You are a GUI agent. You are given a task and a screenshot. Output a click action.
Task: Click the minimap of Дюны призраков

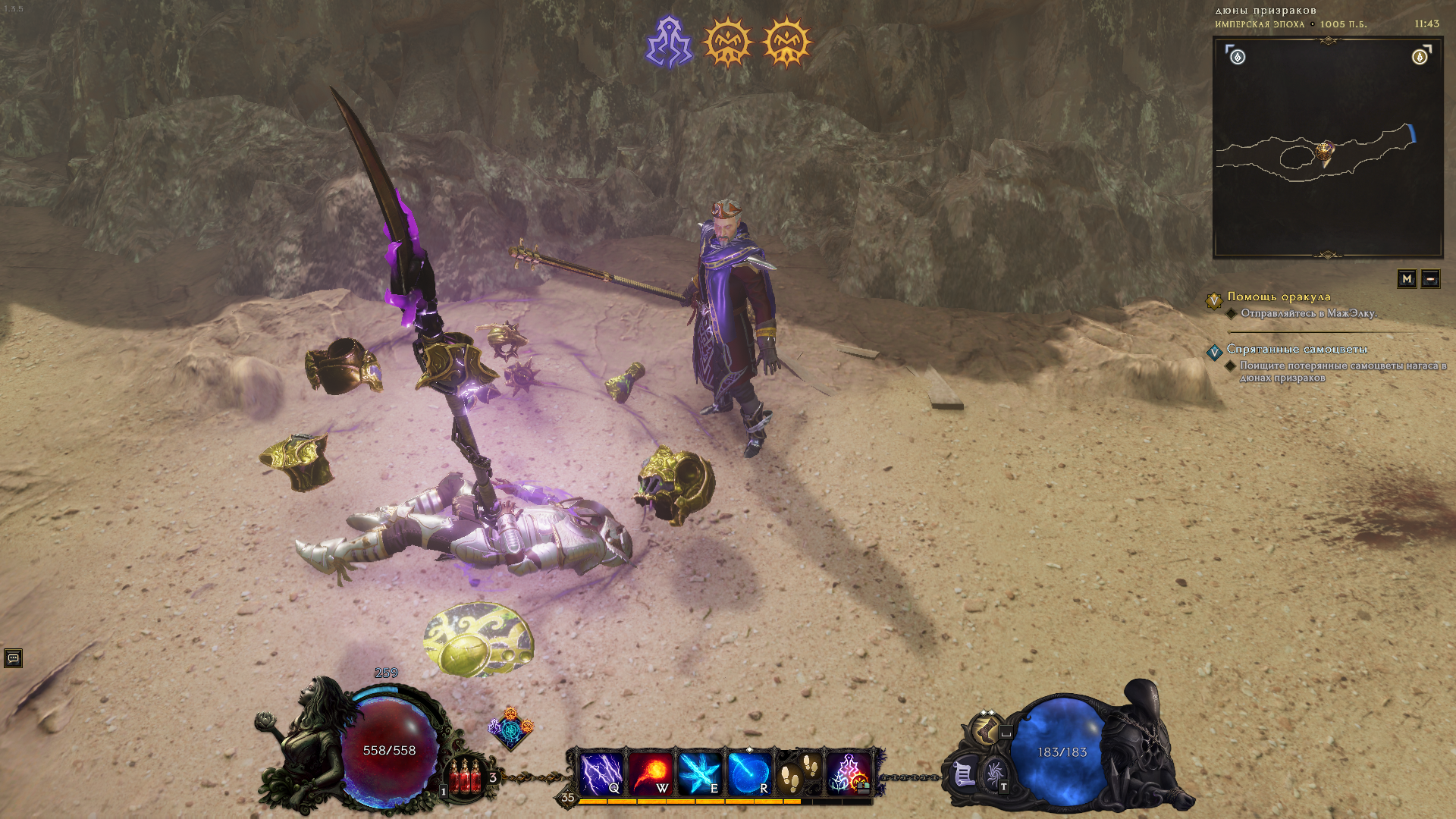coord(1327,149)
